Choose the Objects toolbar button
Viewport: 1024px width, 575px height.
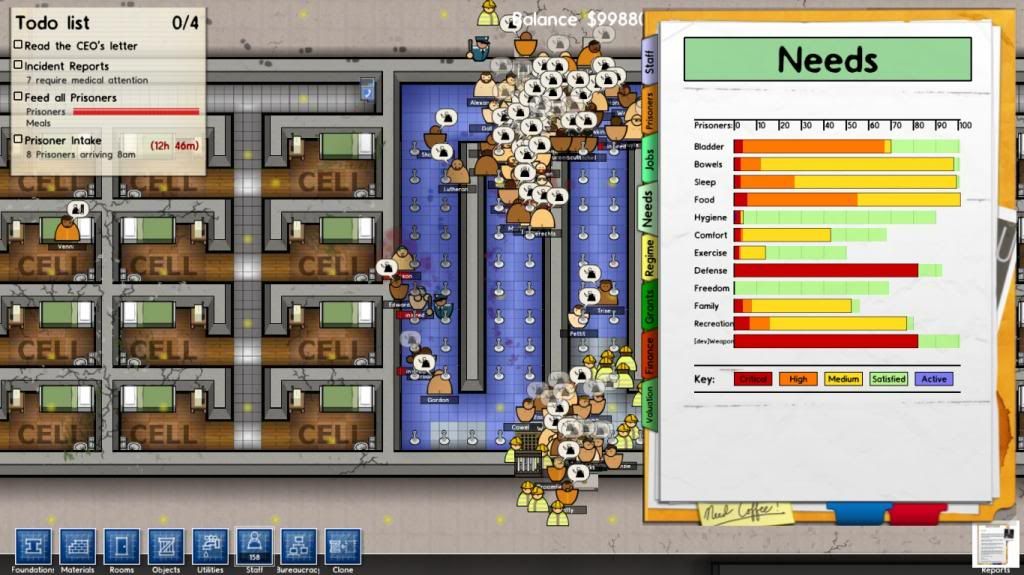point(165,546)
